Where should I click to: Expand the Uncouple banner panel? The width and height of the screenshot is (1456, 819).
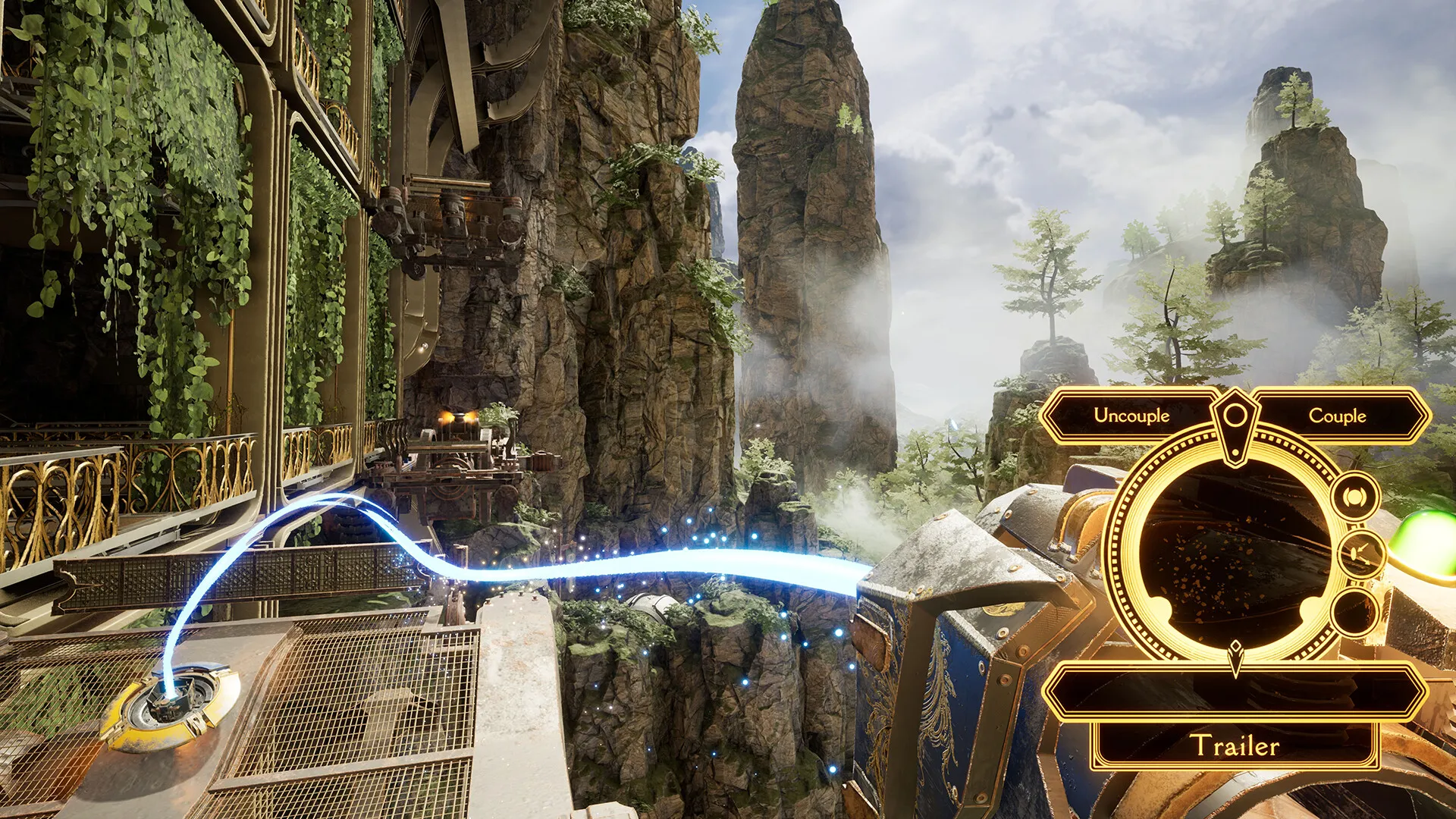[x=1131, y=416]
